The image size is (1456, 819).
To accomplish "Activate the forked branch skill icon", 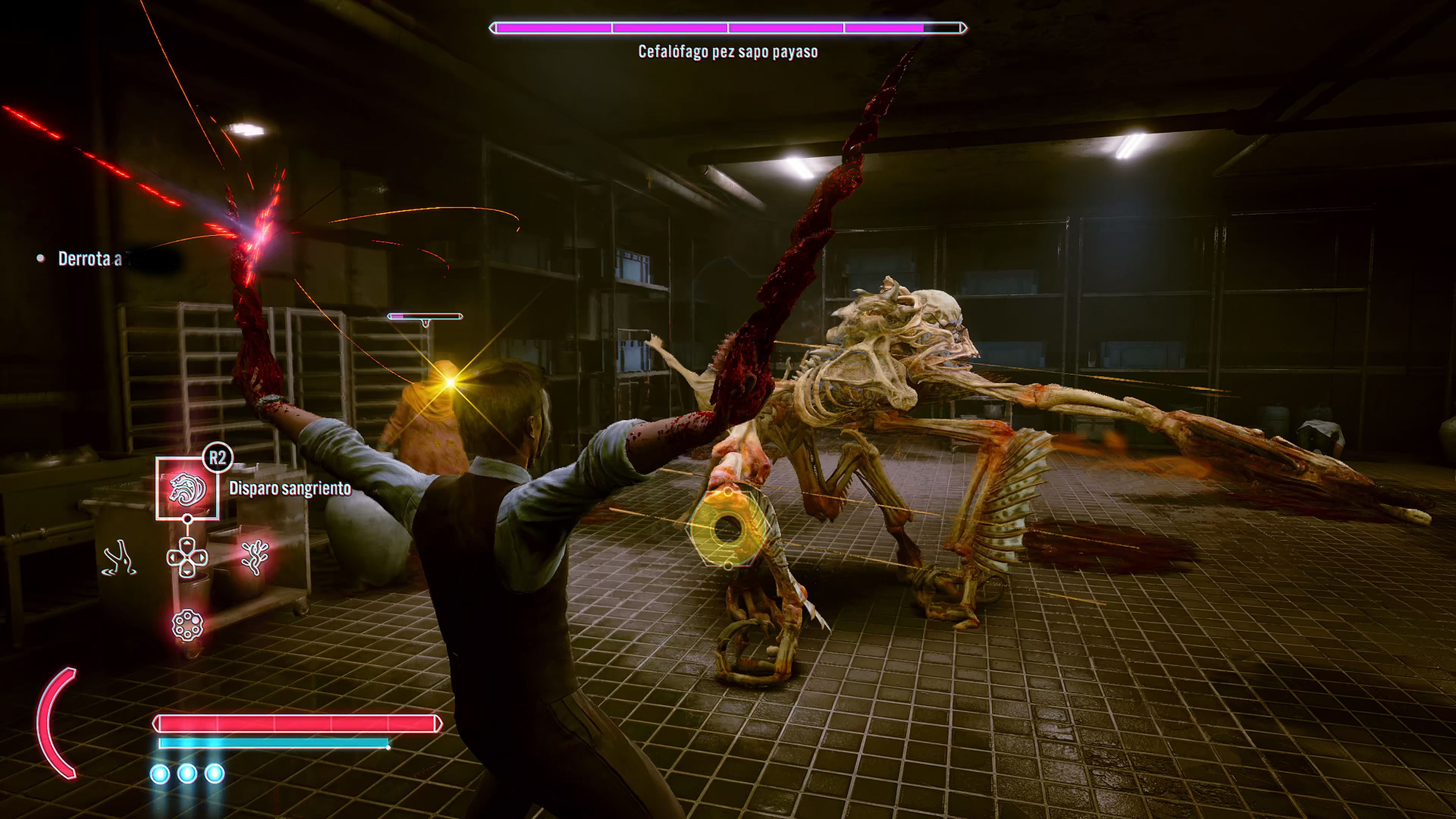I will (x=119, y=559).
